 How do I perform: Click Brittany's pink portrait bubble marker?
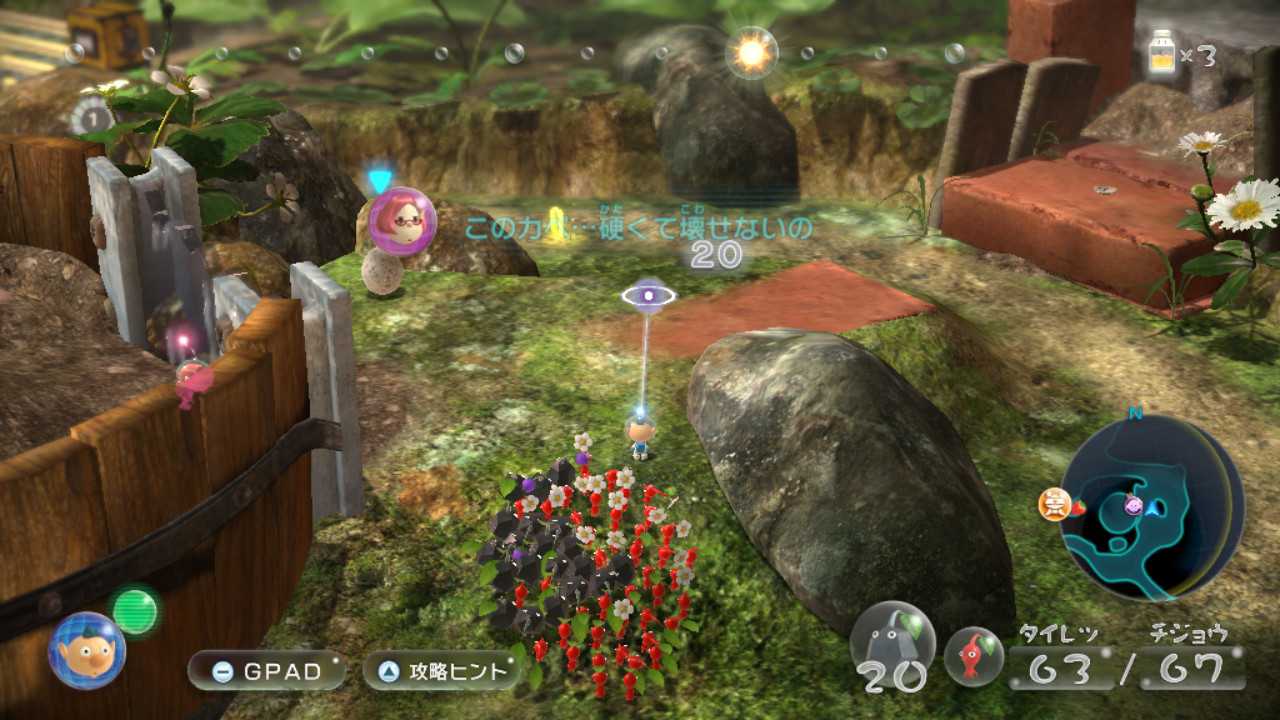(x=402, y=221)
